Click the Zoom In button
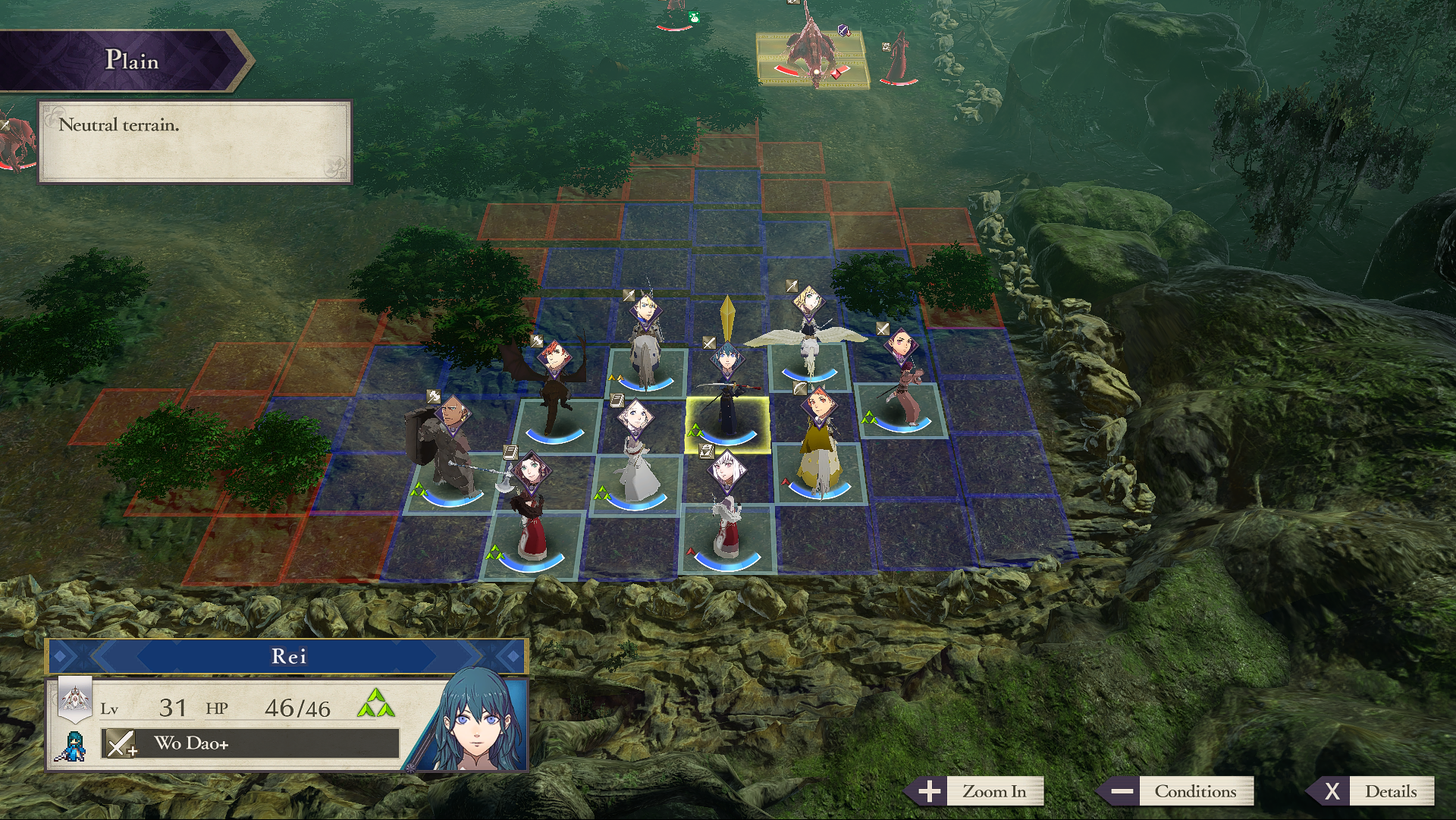The height and width of the screenshot is (820, 1456). (x=977, y=791)
